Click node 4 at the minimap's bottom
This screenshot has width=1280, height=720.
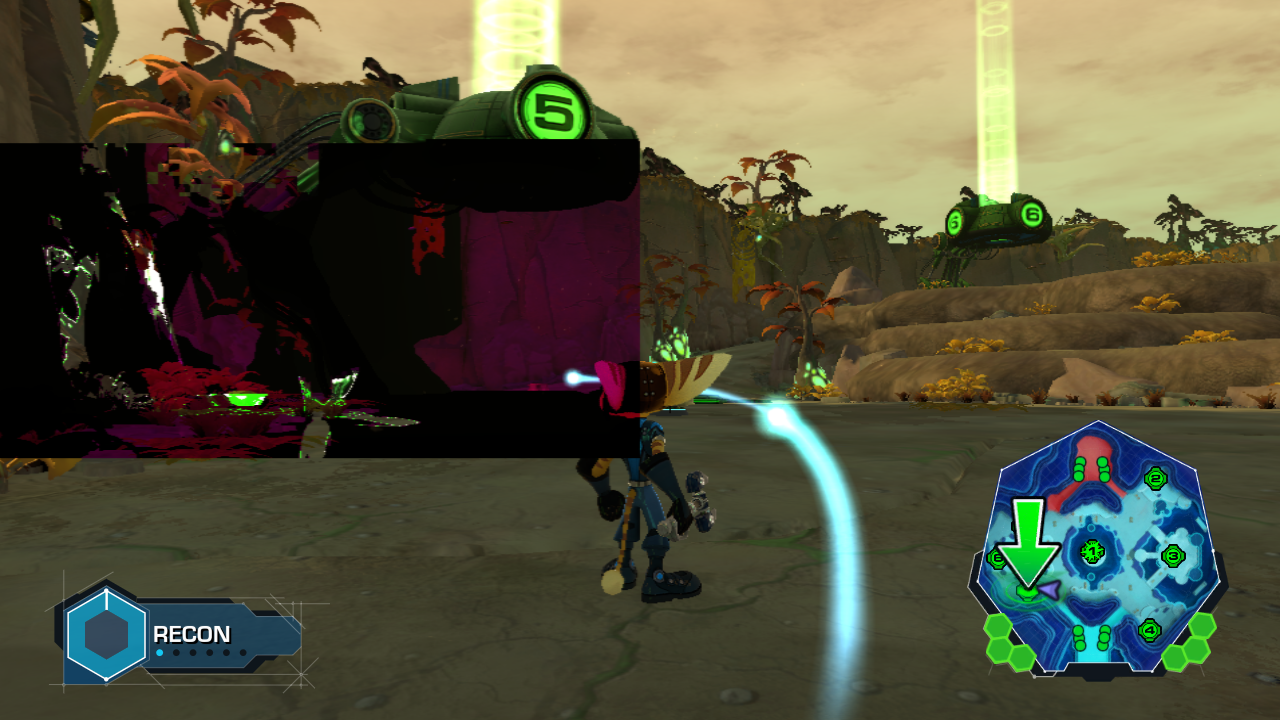click(1150, 628)
